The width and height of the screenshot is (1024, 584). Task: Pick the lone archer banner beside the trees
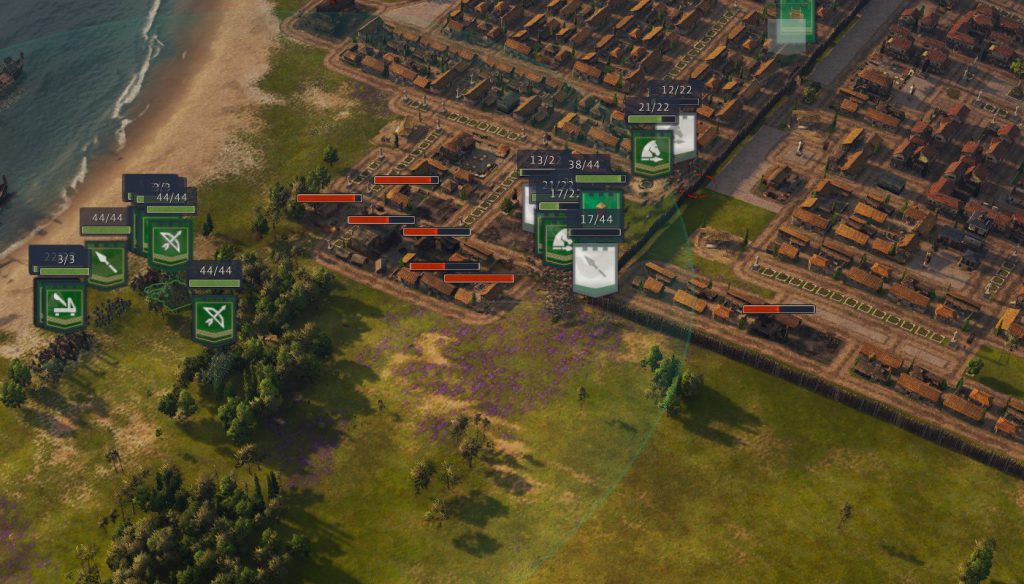(x=213, y=318)
